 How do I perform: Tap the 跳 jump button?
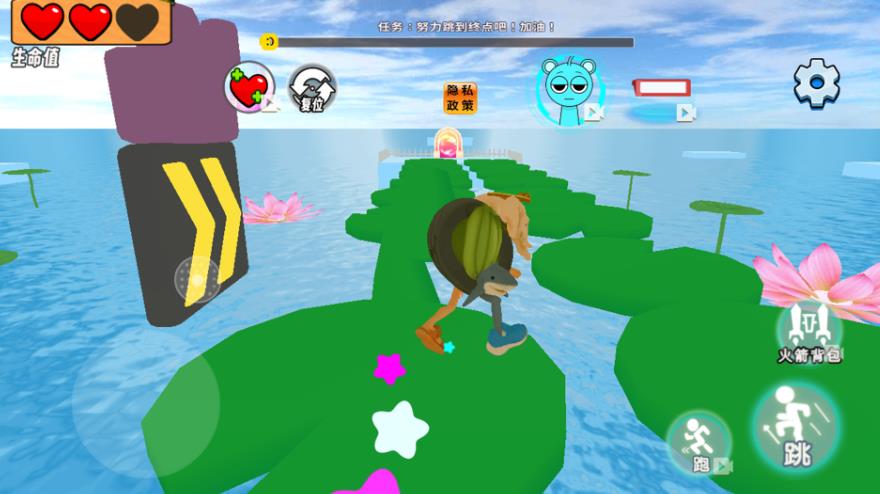coord(795,427)
